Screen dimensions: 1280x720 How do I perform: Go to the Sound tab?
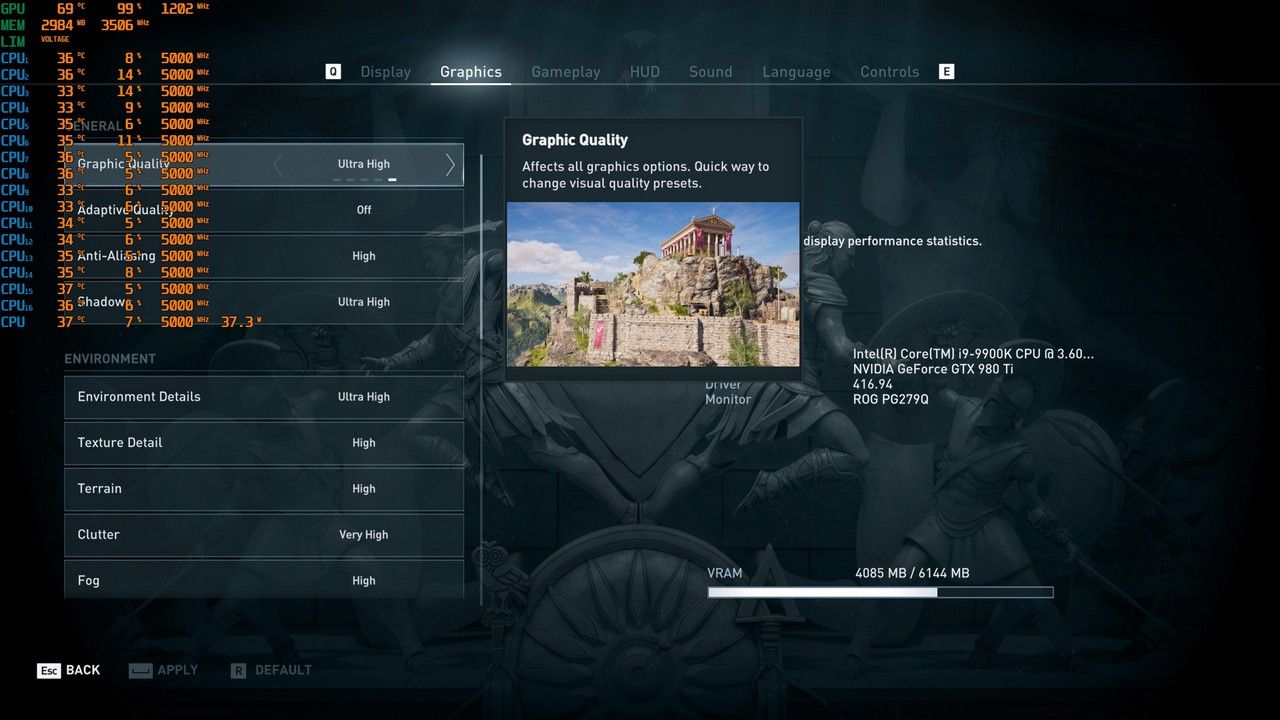click(x=710, y=72)
